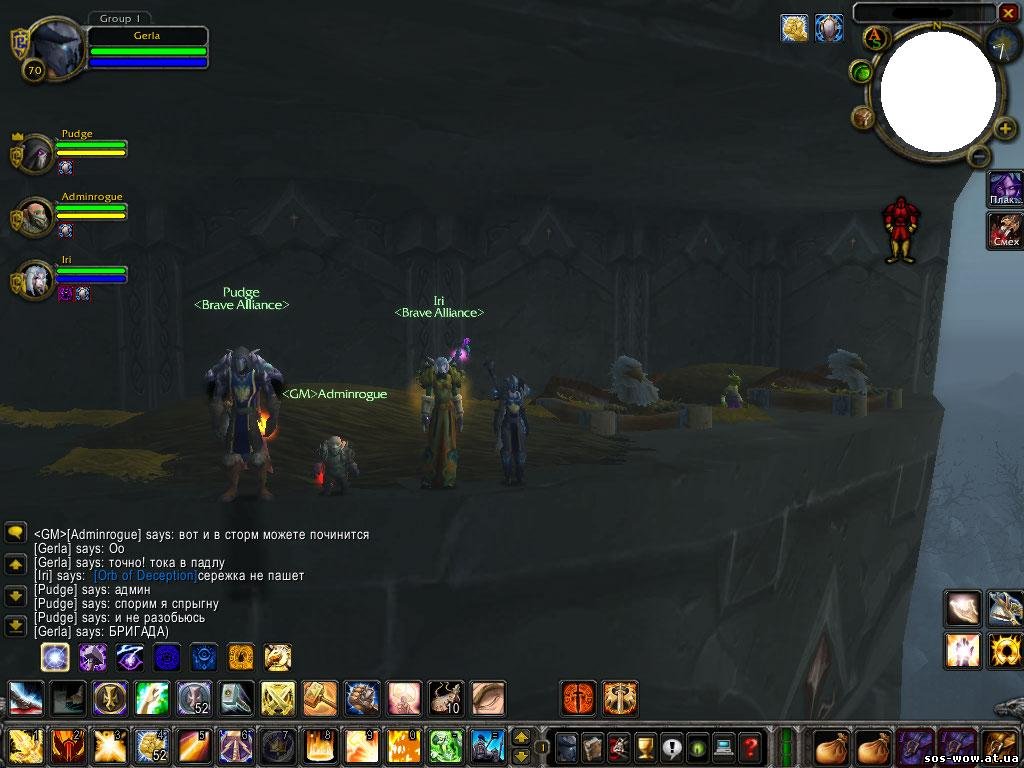1024x768 pixels.
Task: Open the main backpack bag slot
Action: click(x=1002, y=746)
